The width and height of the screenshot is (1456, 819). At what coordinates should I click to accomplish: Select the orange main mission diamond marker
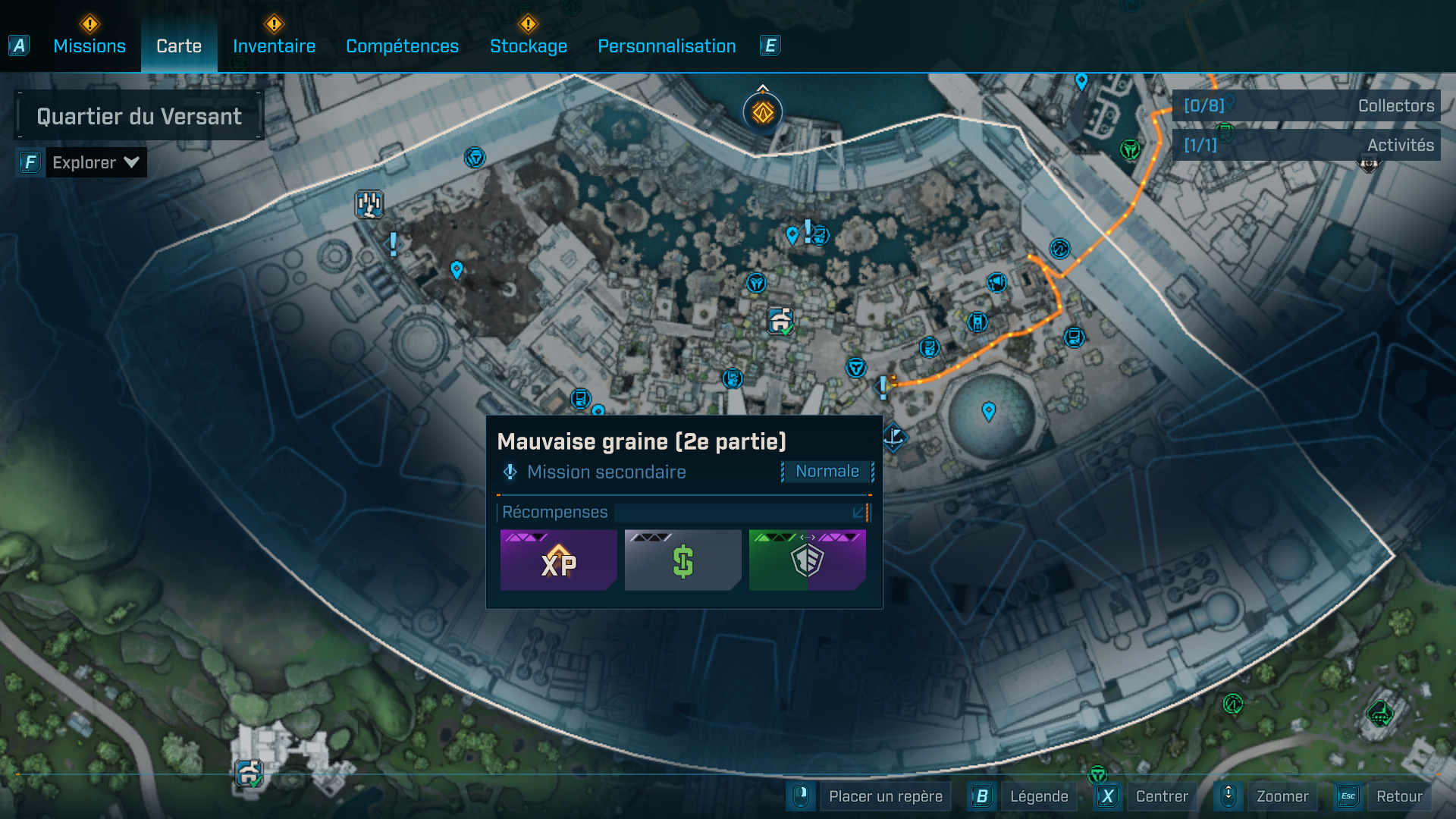coord(763,113)
